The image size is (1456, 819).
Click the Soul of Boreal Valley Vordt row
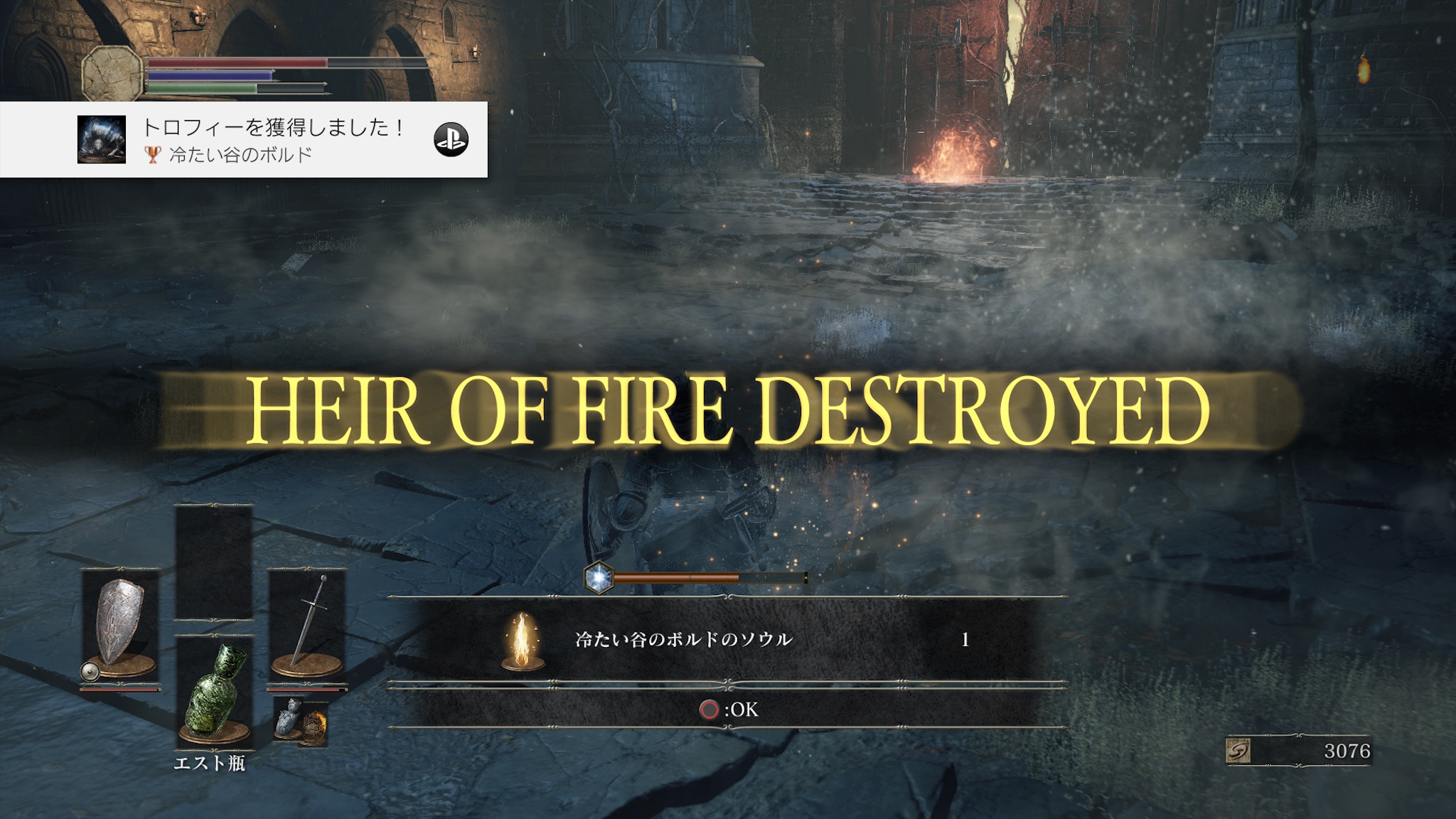click(x=727, y=640)
